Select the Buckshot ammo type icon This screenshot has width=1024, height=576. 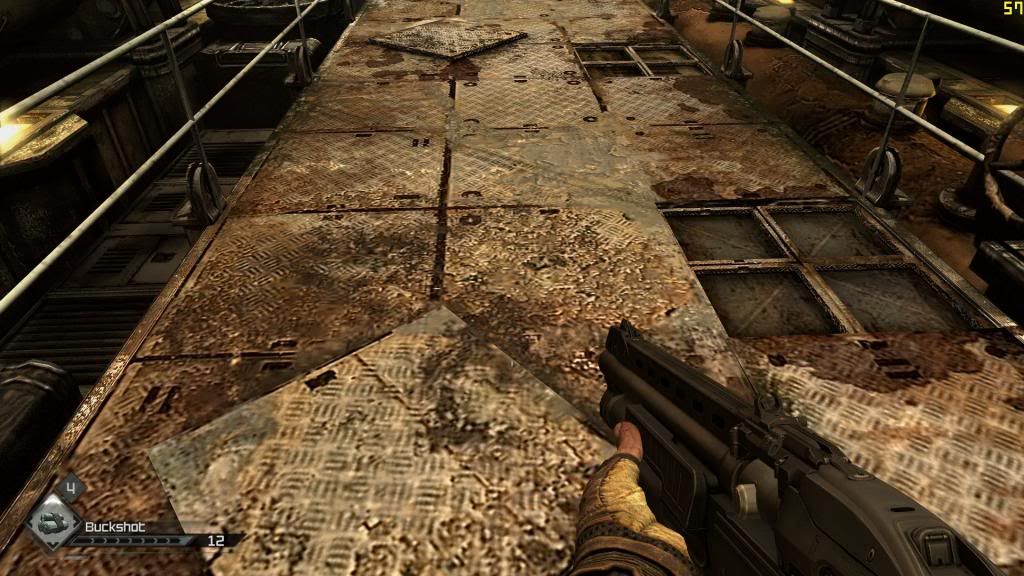[52, 523]
